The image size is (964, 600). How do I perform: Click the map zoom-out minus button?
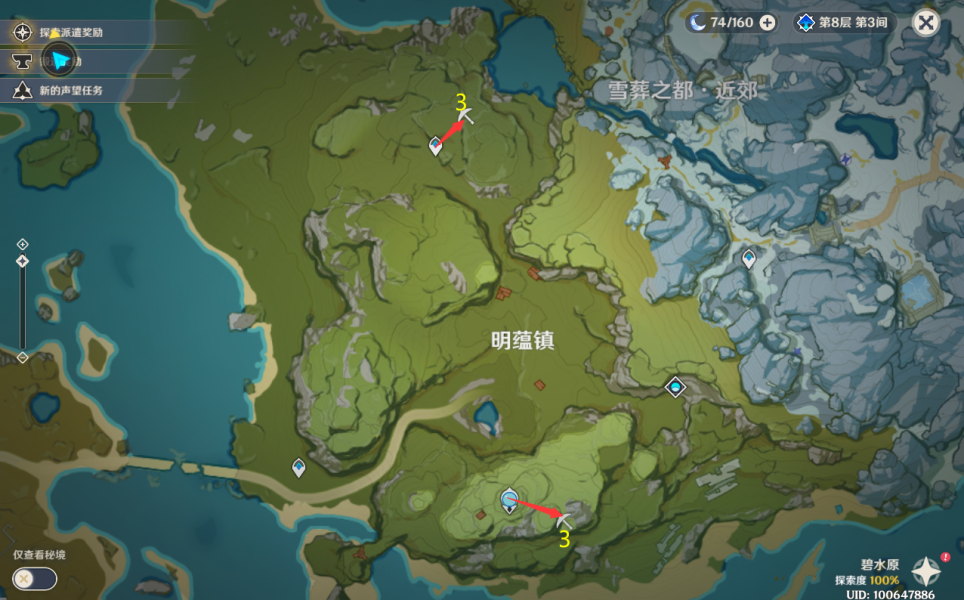pos(22,357)
